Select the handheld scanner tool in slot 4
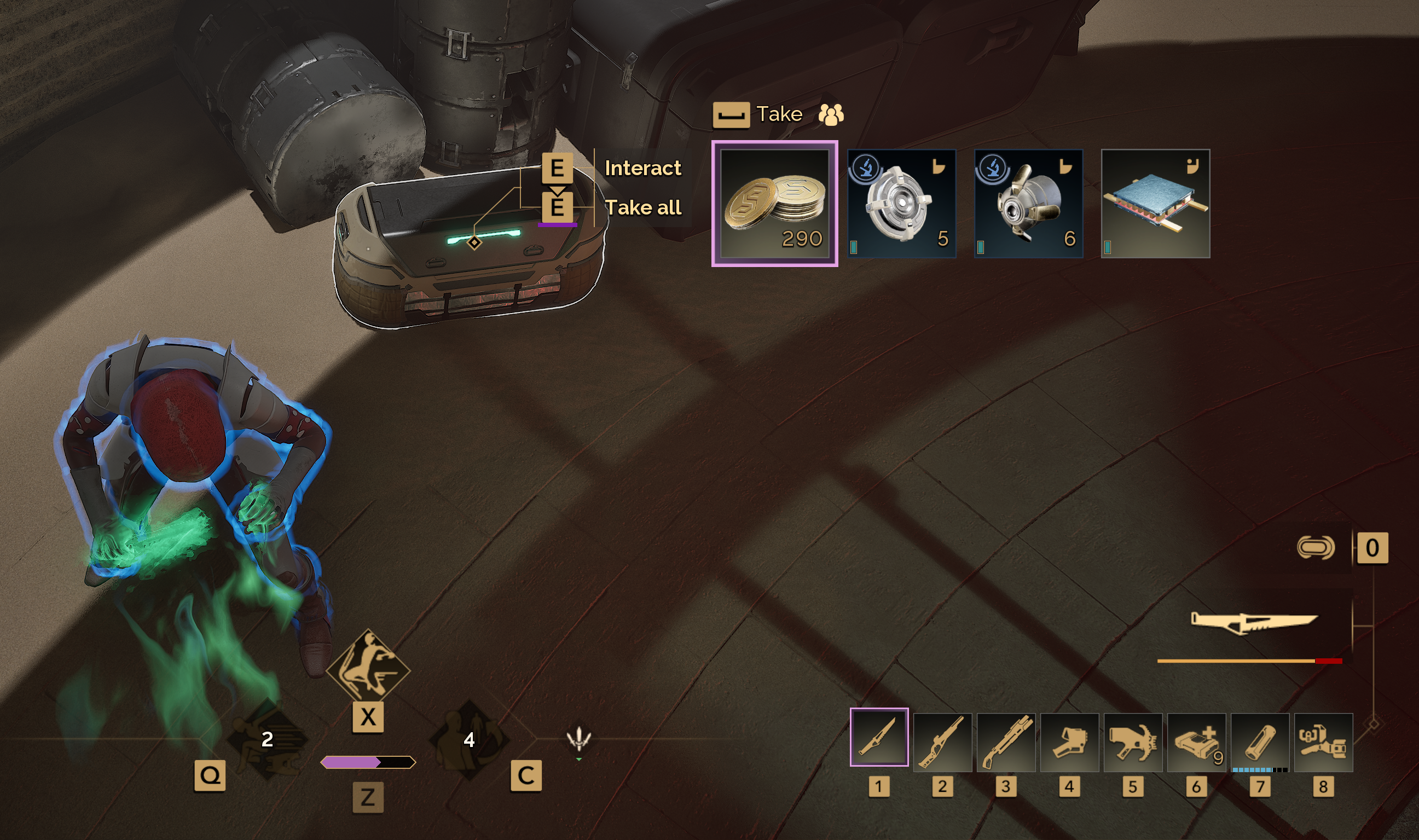The image size is (1419, 840). (x=1069, y=742)
